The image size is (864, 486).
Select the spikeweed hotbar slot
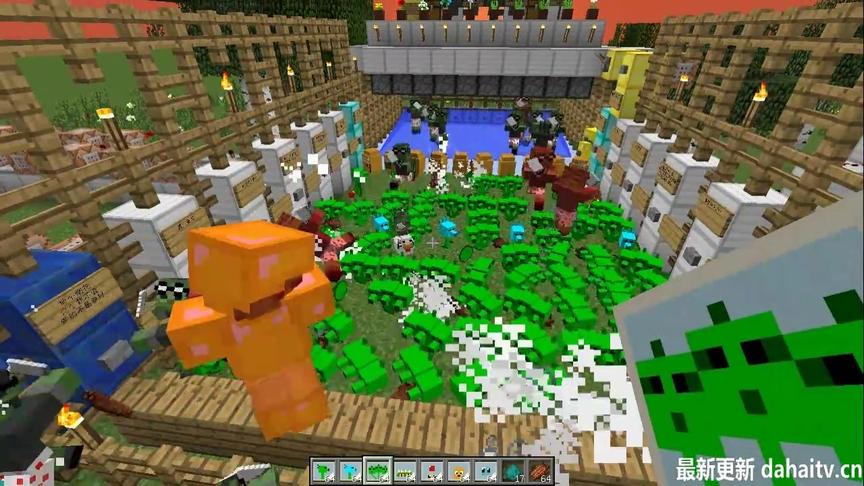tap(404, 471)
